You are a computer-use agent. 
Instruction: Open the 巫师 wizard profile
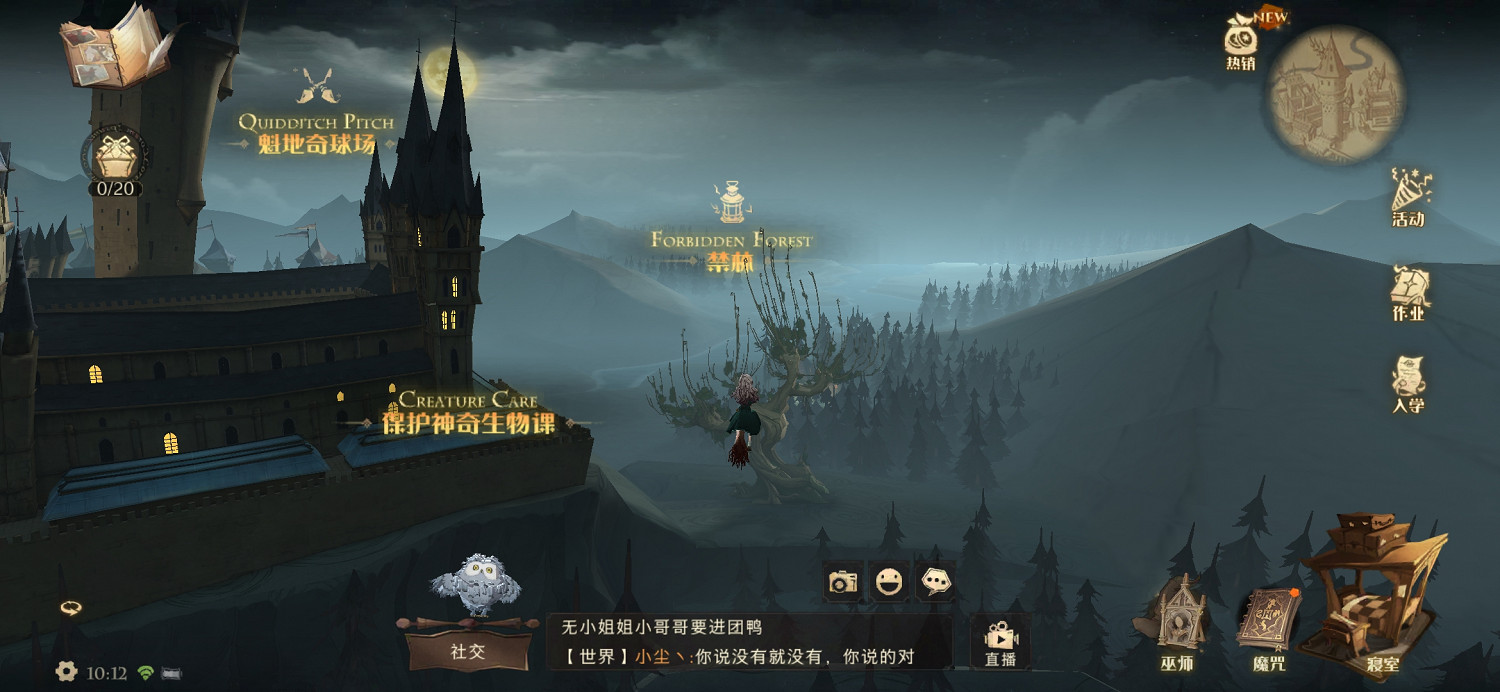point(1177,620)
